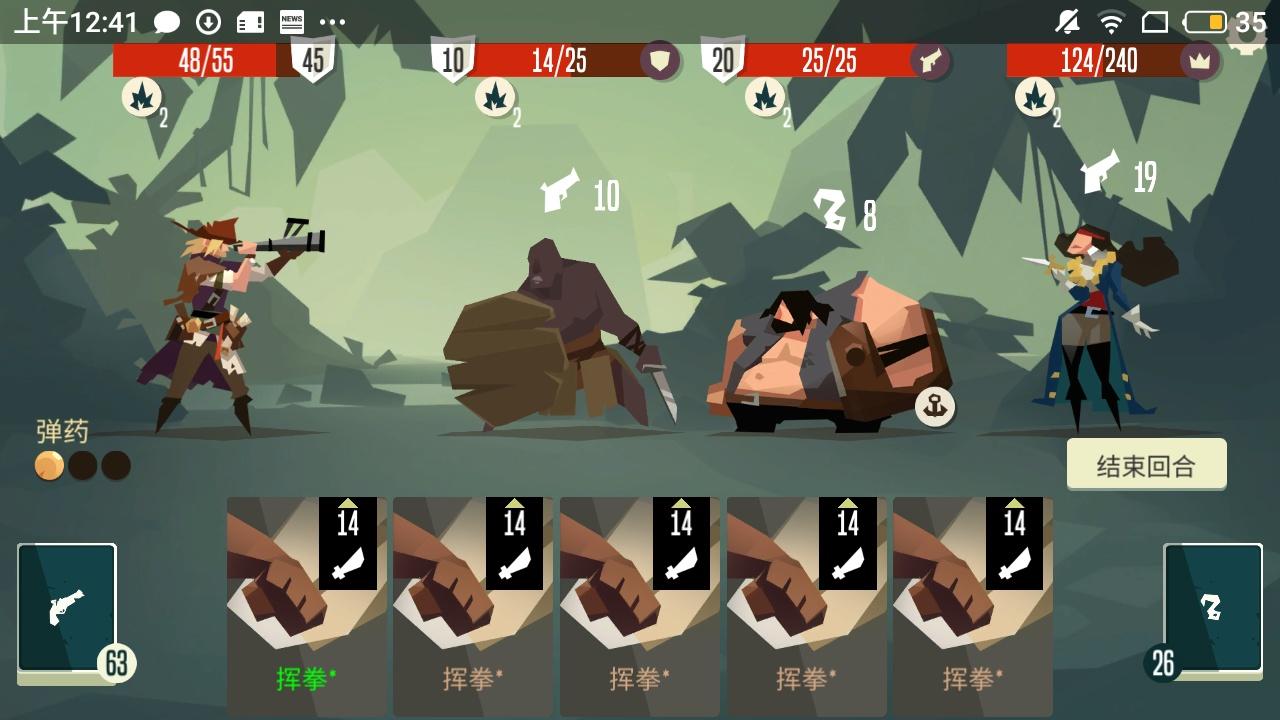Select the gold ammo pip under the 弹药 label
The width and height of the screenshot is (1280, 720).
pos(47,466)
